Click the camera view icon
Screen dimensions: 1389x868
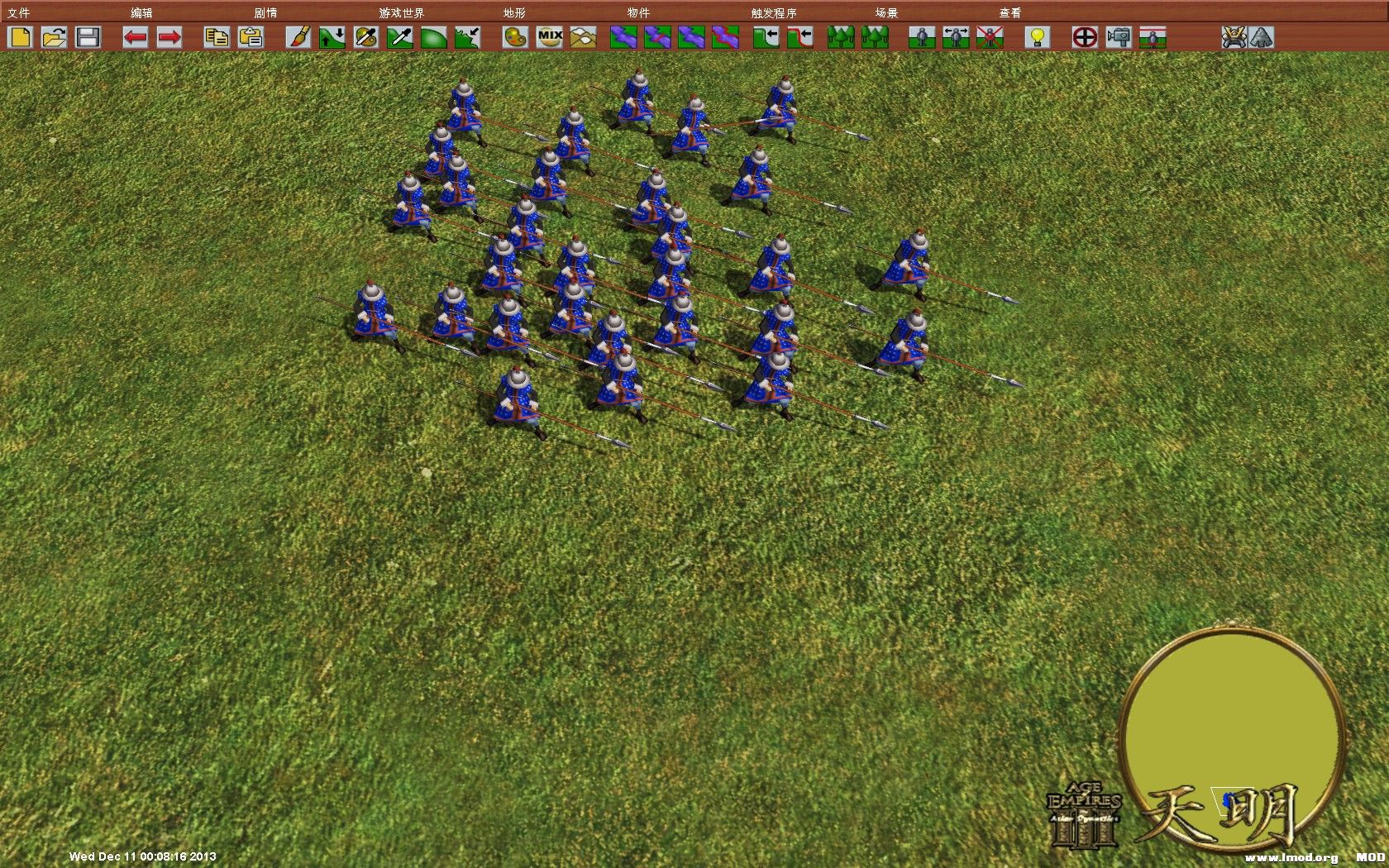tap(1118, 37)
